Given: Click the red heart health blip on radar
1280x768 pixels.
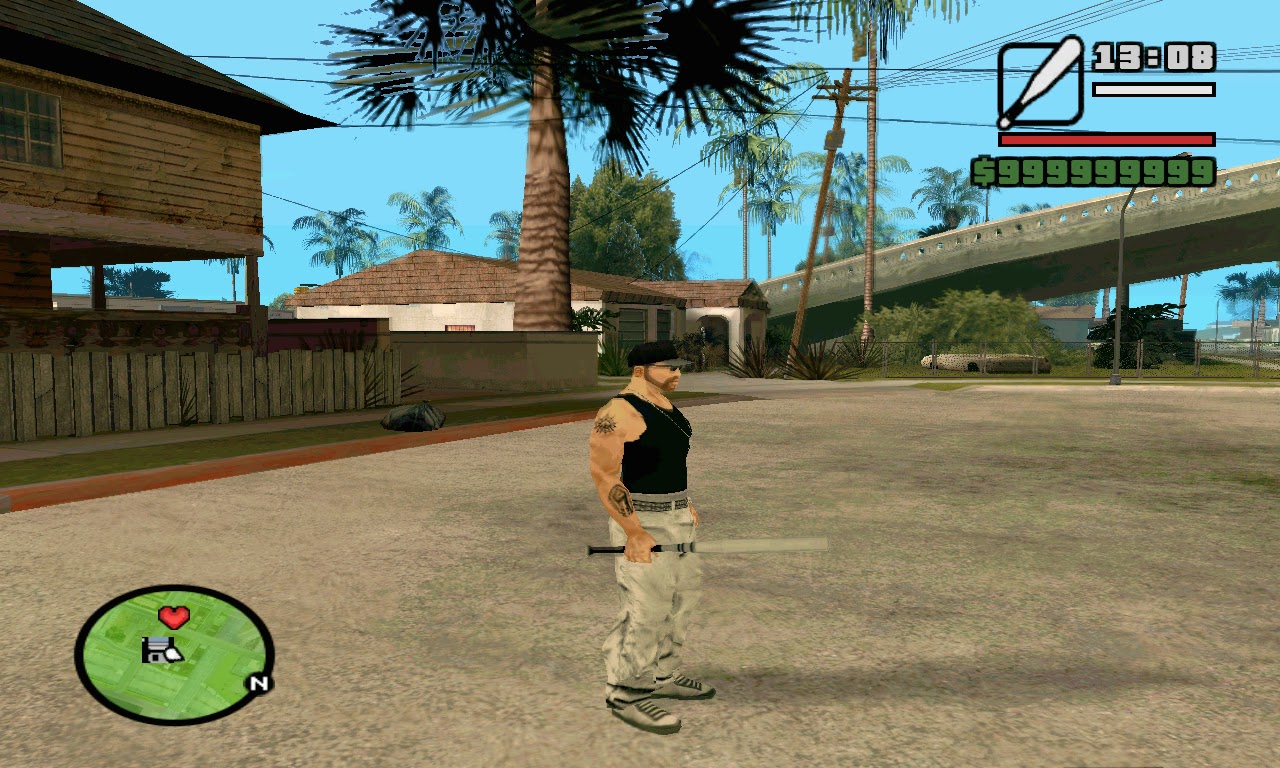Looking at the screenshot, I should click(x=175, y=617).
